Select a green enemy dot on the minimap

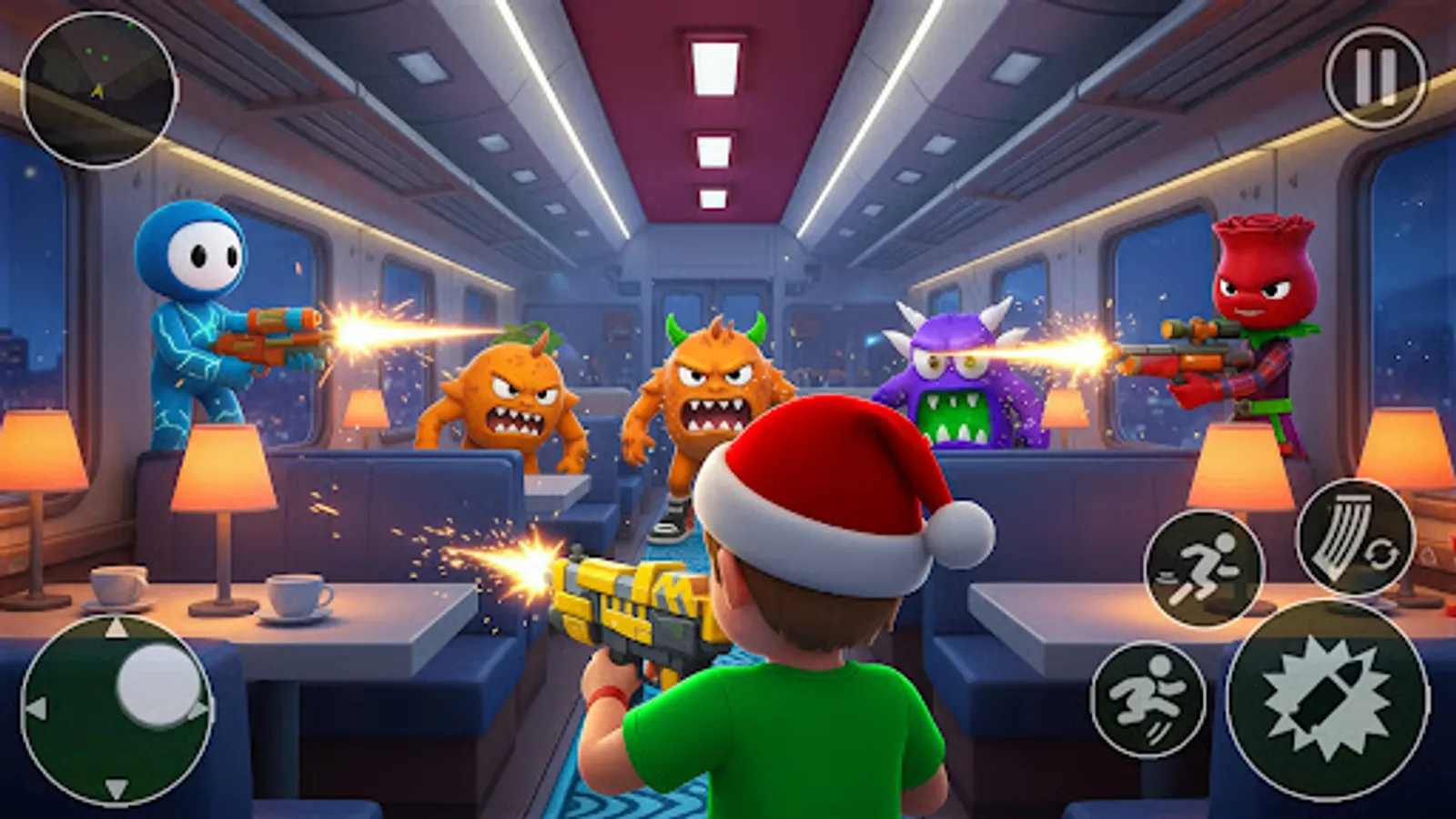(88, 52)
